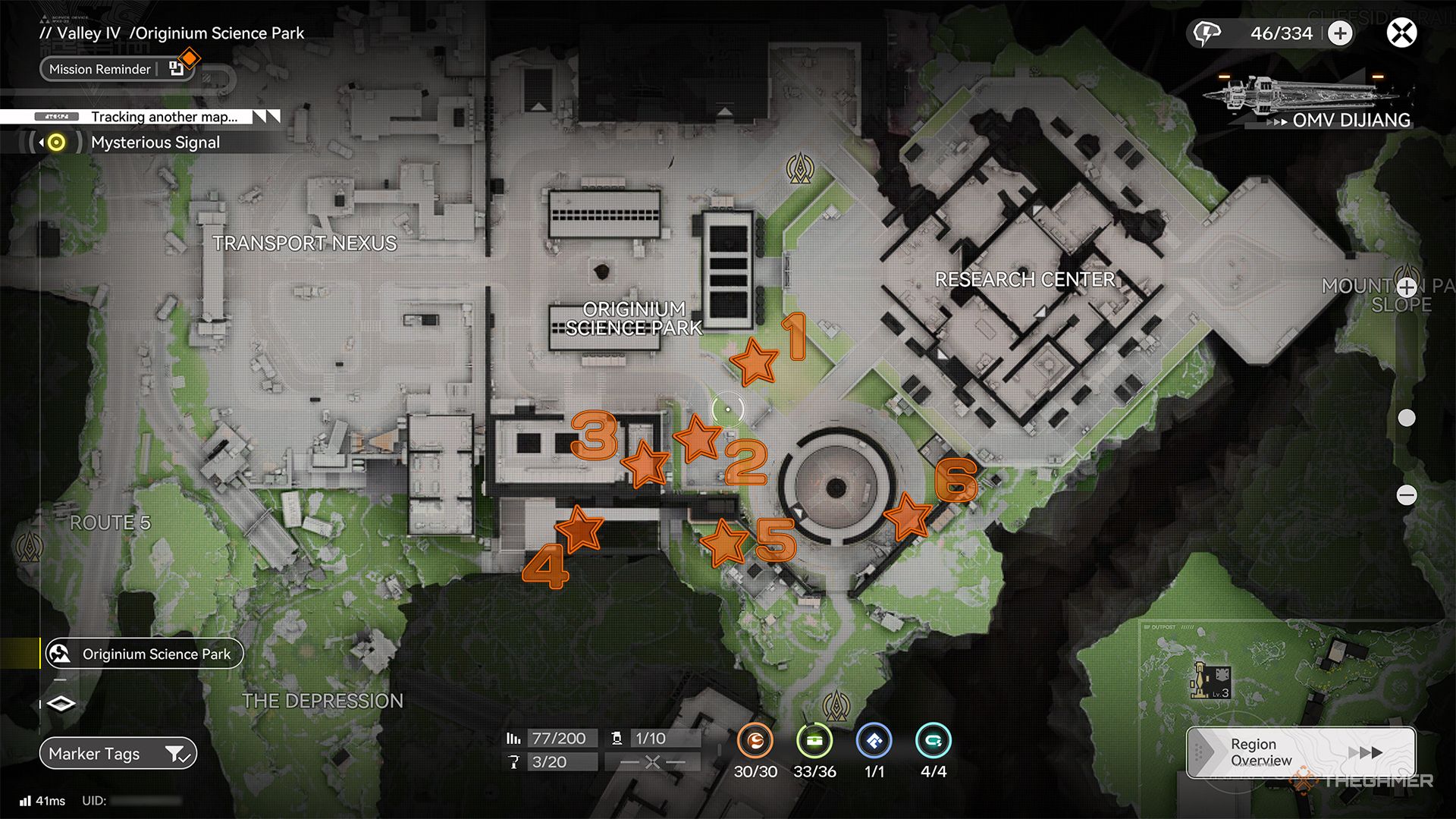Click the blue diamond counter icon
Image resolution: width=1456 pixels, height=819 pixels.
[874, 741]
